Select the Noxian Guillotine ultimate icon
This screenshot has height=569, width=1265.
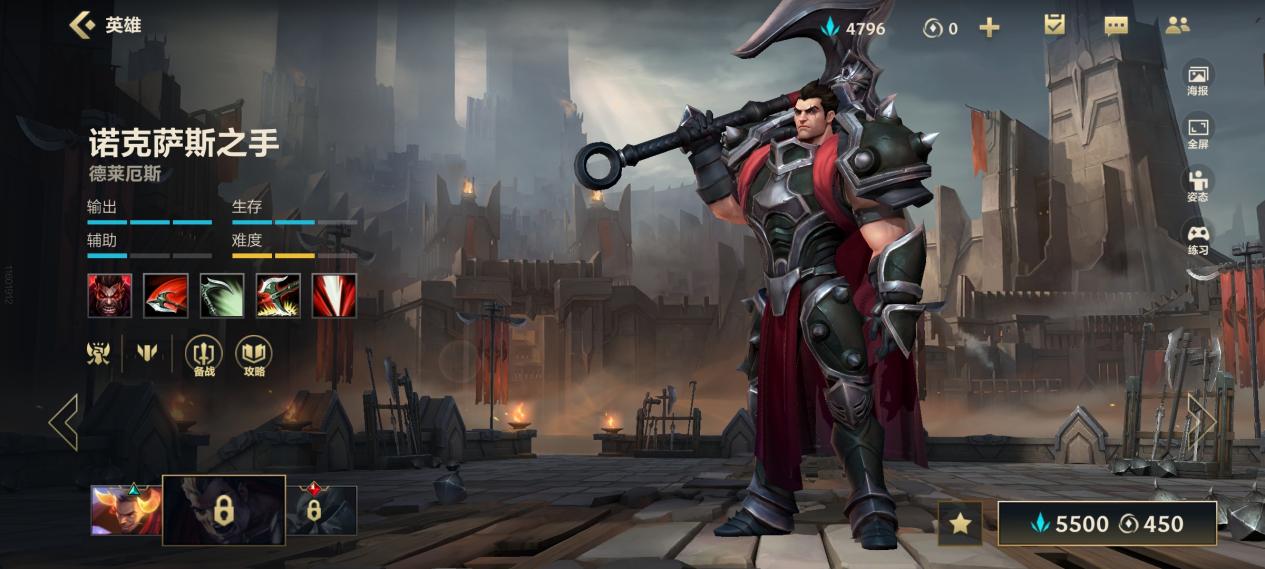(x=334, y=296)
